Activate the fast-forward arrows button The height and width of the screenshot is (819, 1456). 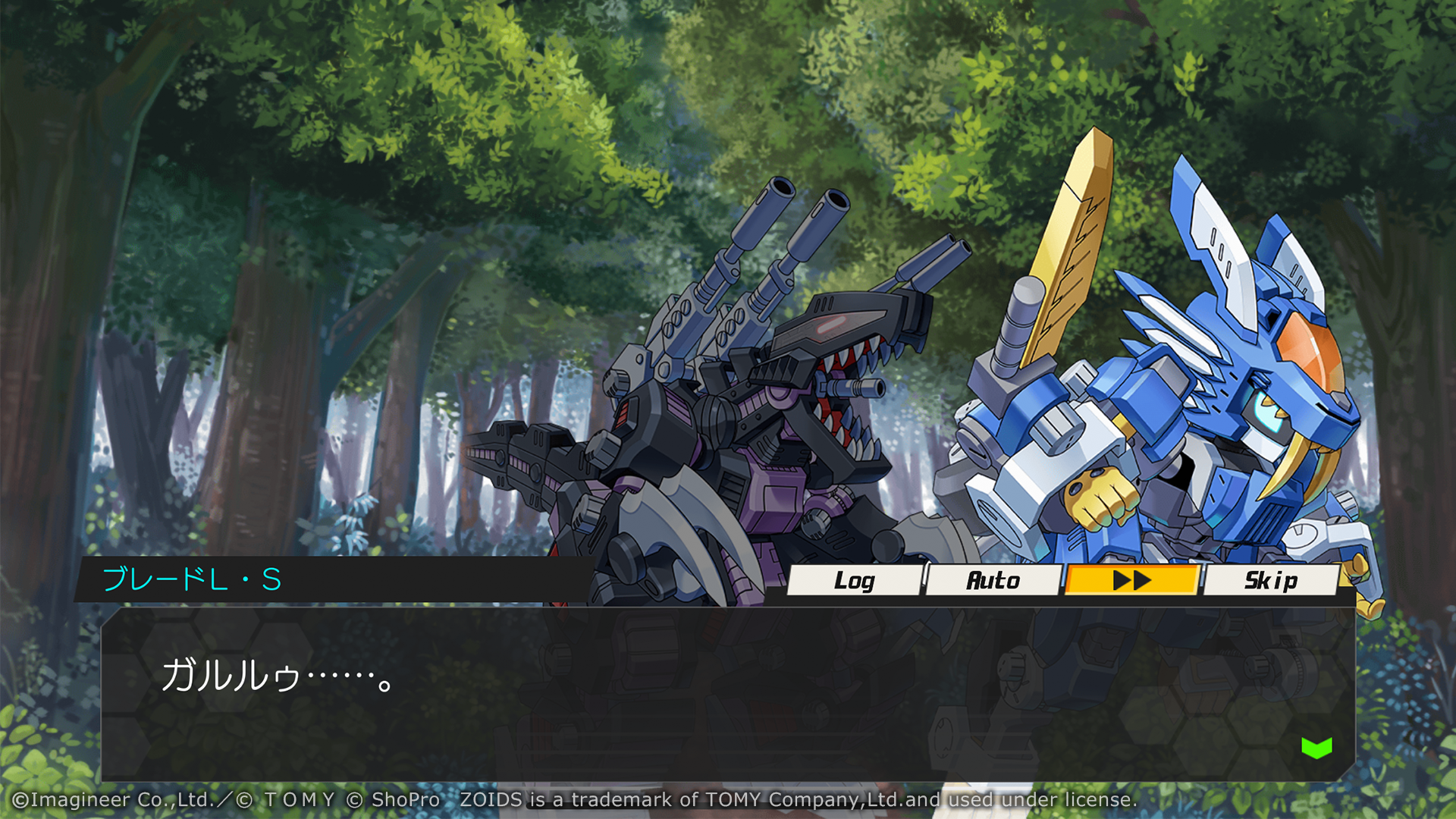click(x=1131, y=580)
